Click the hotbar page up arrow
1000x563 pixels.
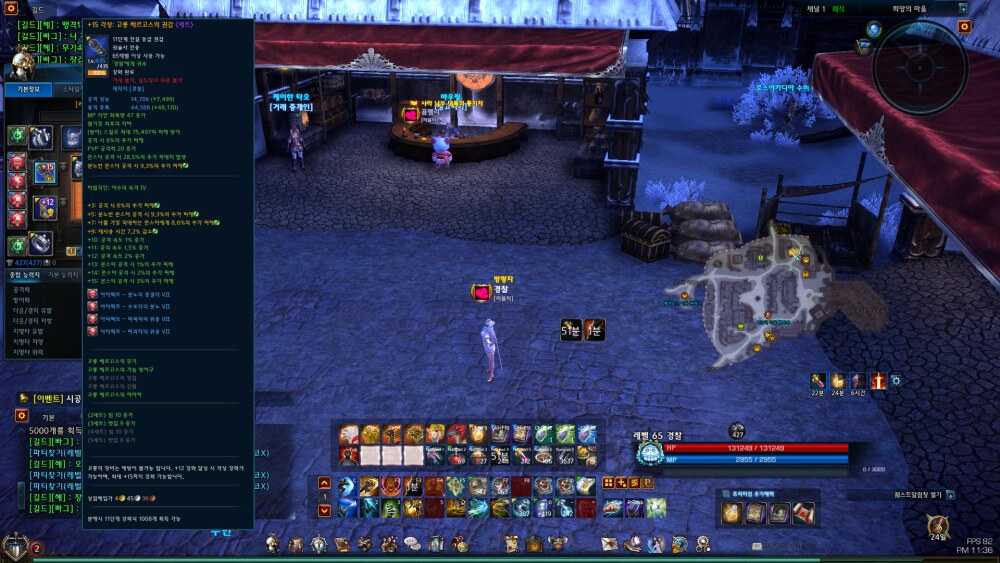tap(324, 484)
